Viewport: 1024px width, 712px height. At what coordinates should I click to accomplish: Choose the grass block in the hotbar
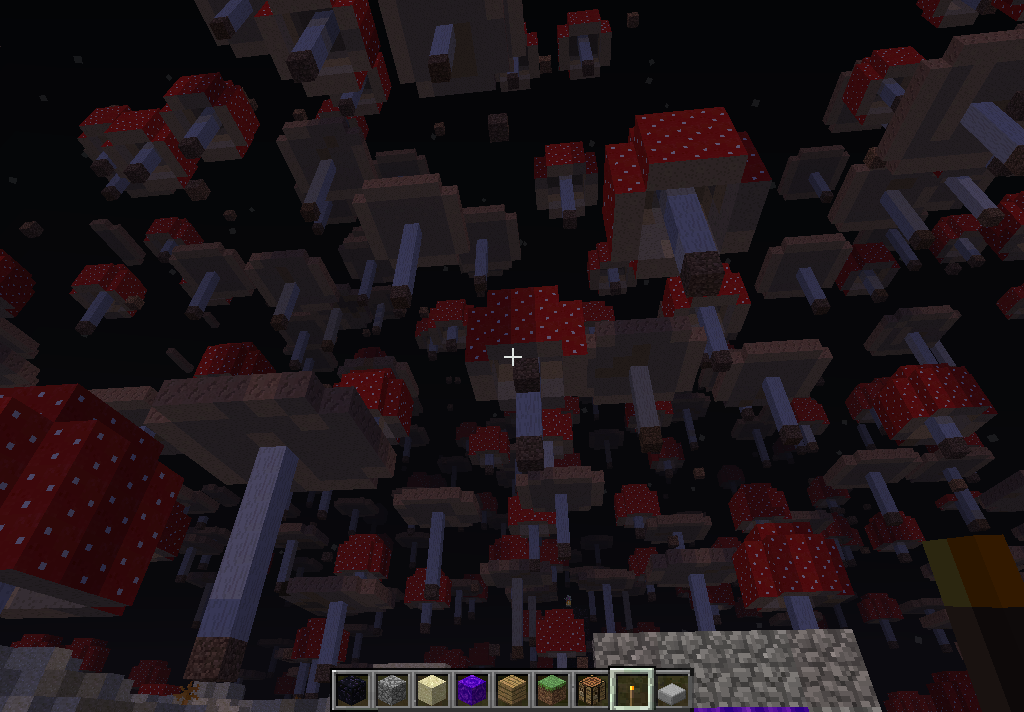point(552,690)
